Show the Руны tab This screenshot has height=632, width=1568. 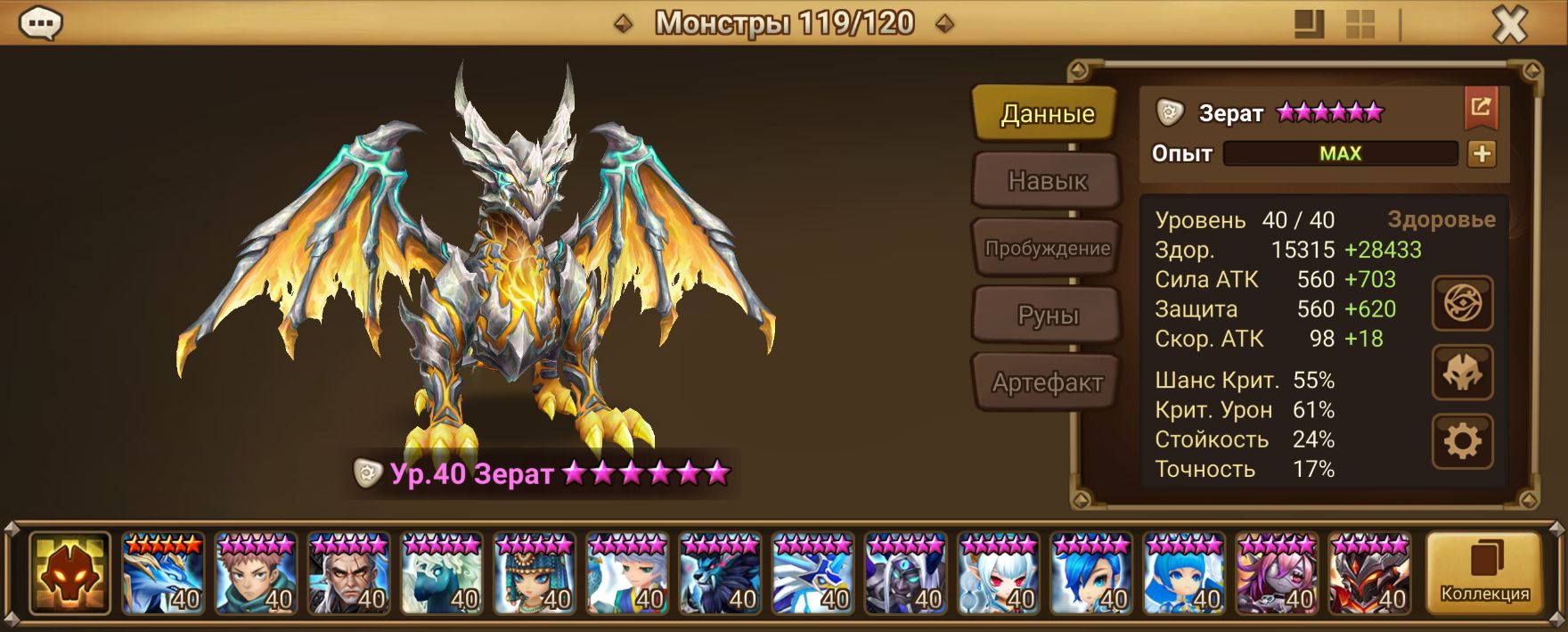point(1046,316)
